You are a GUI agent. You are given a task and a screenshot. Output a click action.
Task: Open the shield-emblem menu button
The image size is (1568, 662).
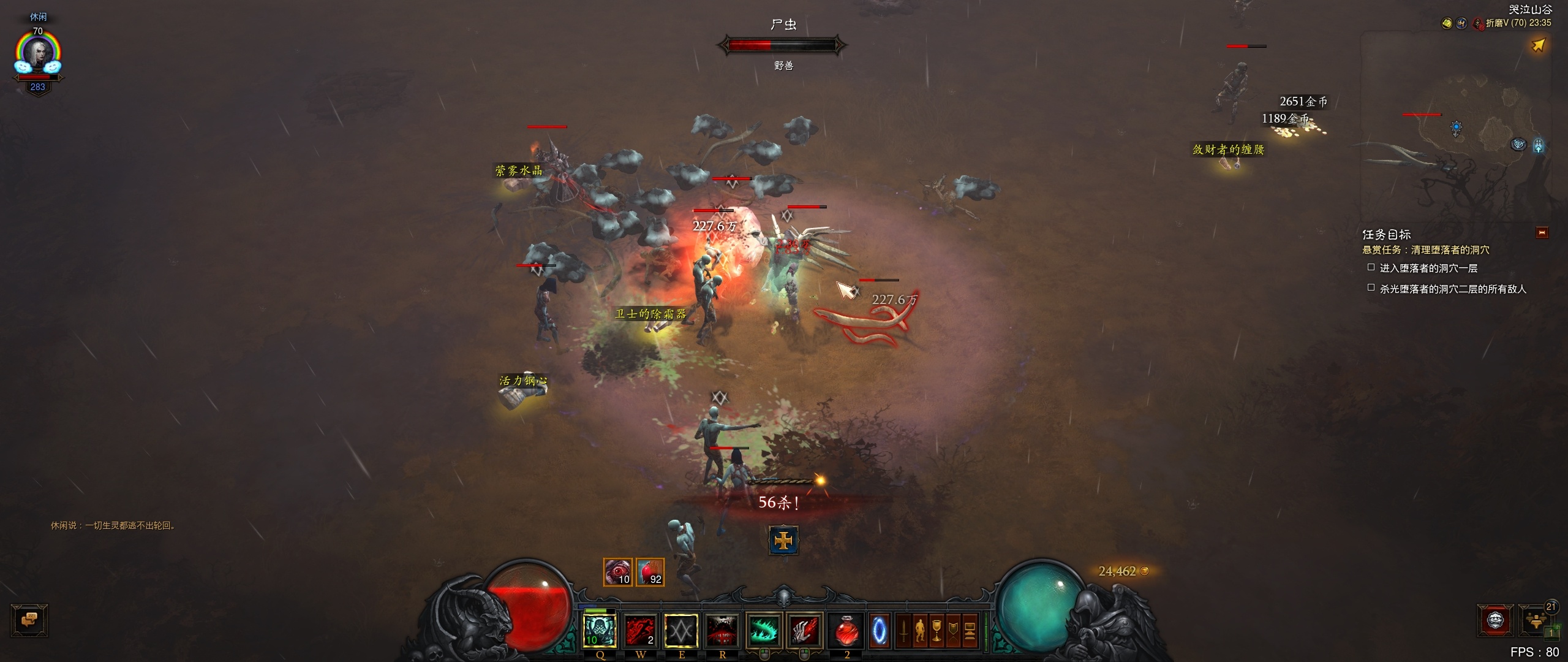pos(953,630)
